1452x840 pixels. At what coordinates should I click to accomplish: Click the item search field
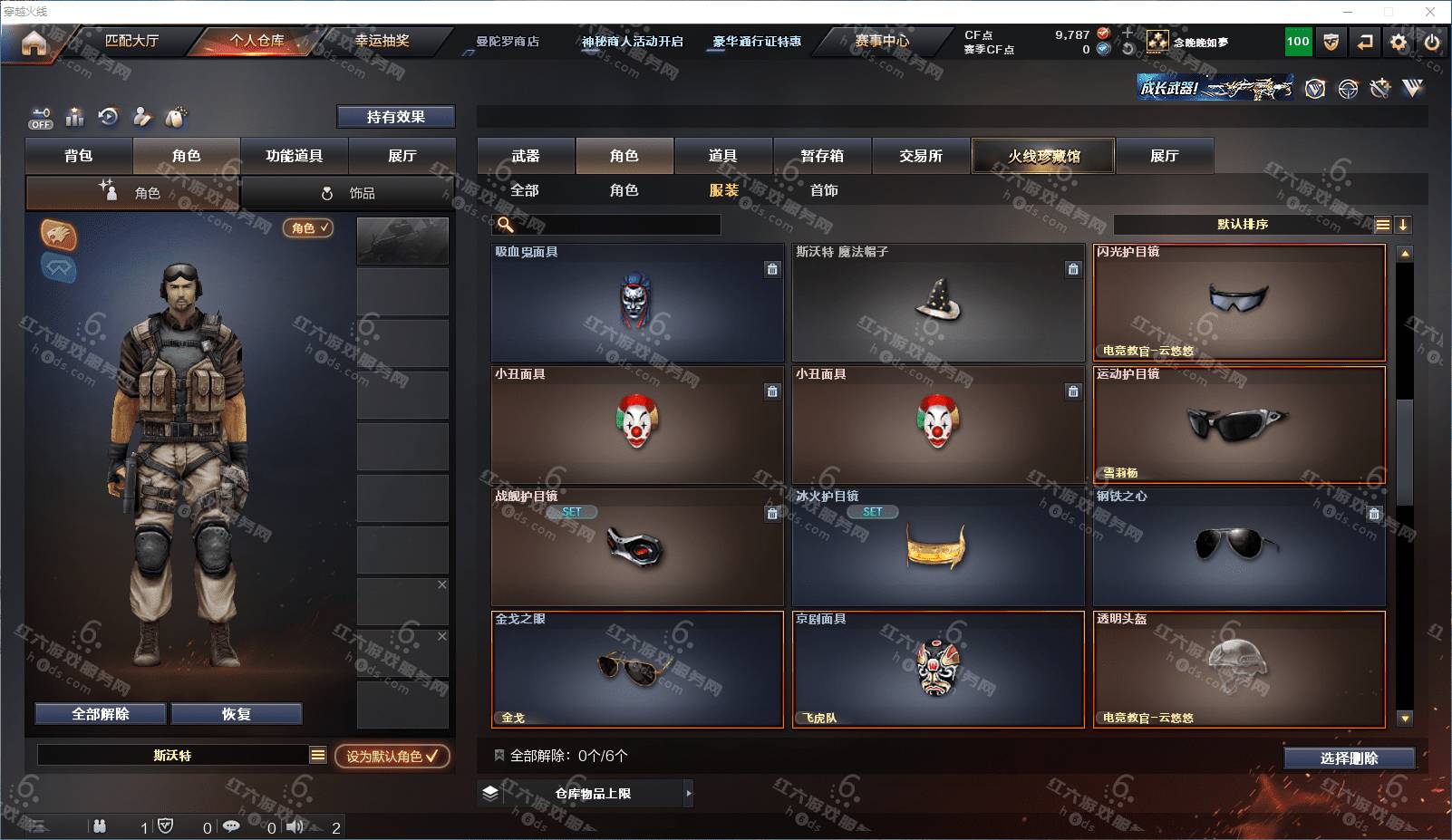[616, 225]
